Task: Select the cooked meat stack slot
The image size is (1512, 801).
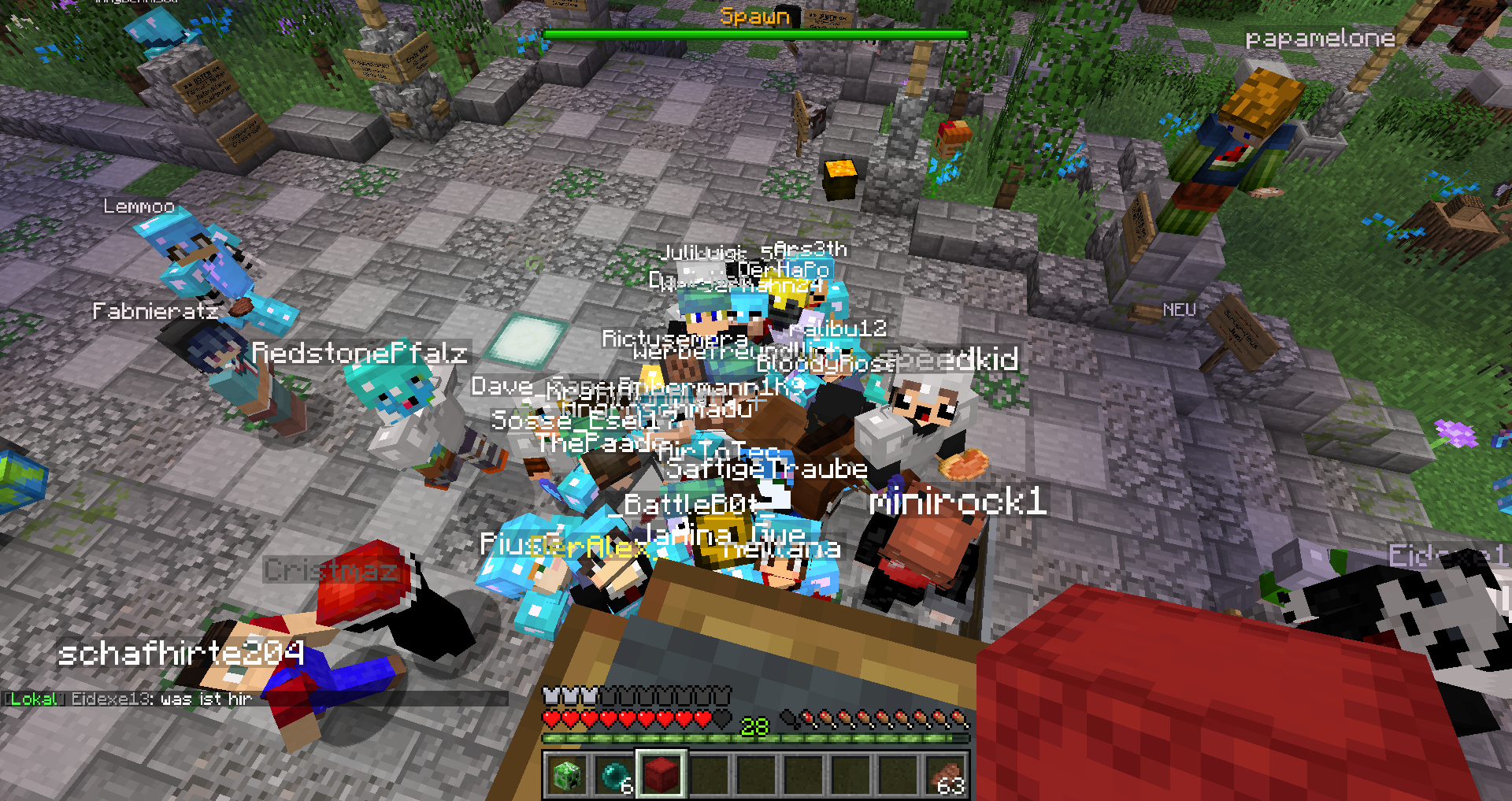Action: tap(946, 775)
